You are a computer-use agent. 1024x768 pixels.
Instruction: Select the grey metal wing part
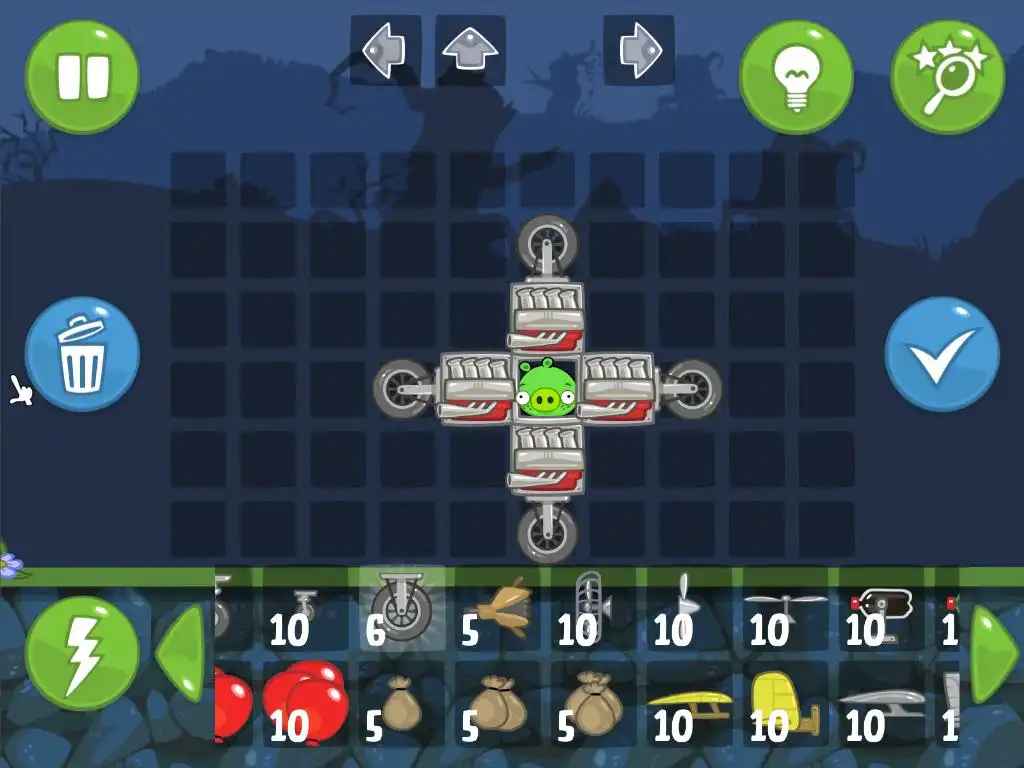coord(881,704)
